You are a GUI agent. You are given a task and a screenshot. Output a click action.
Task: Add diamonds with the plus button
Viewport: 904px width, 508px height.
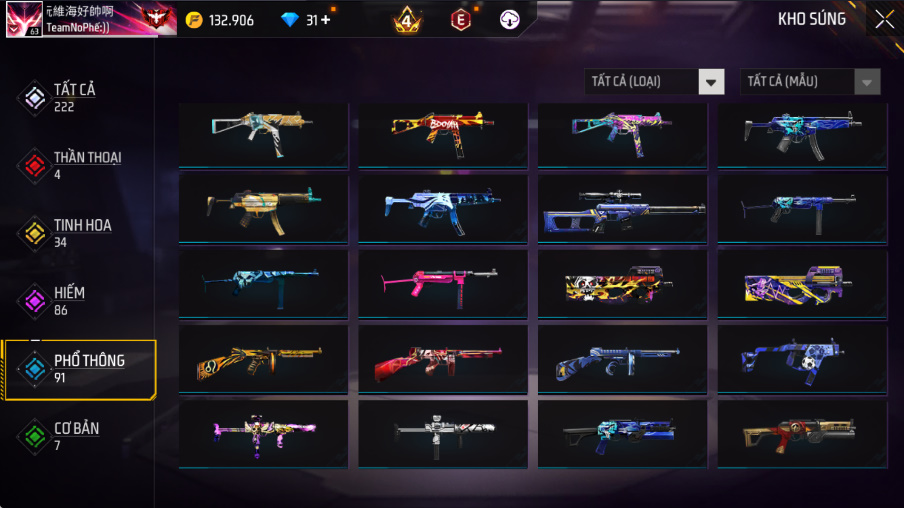(325, 20)
